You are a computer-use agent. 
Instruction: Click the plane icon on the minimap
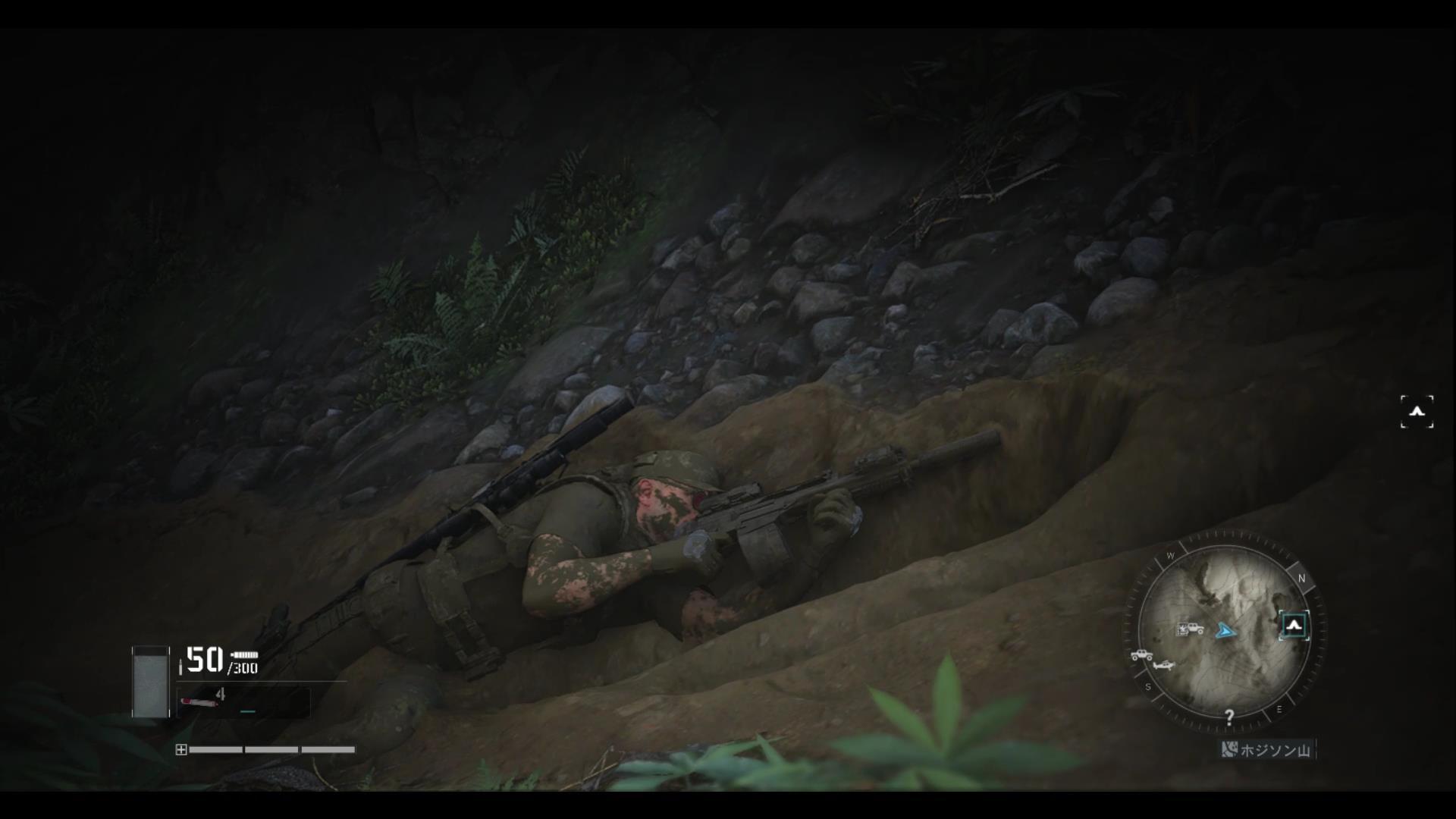[x=1164, y=666]
